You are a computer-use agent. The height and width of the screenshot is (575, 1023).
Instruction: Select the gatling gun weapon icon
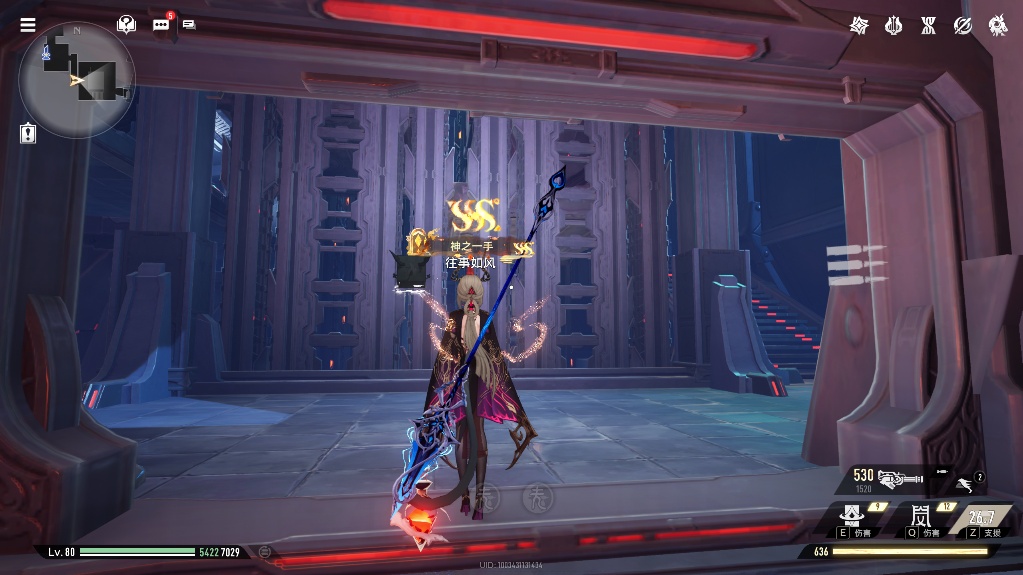click(x=899, y=479)
